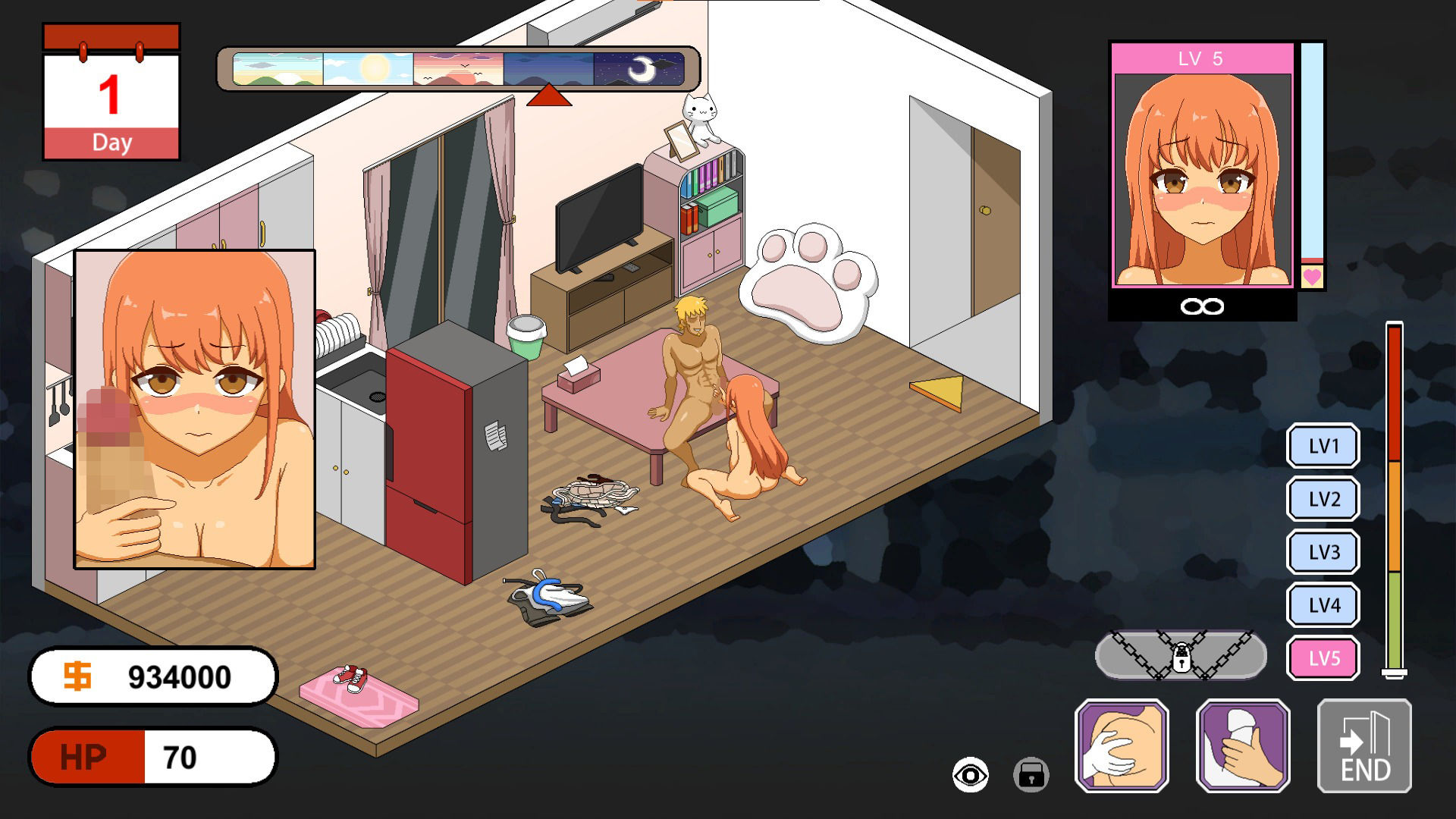Image resolution: width=1456 pixels, height=819 pixels.
Task: Select the LV1 level button
Action: (1323, 446)
